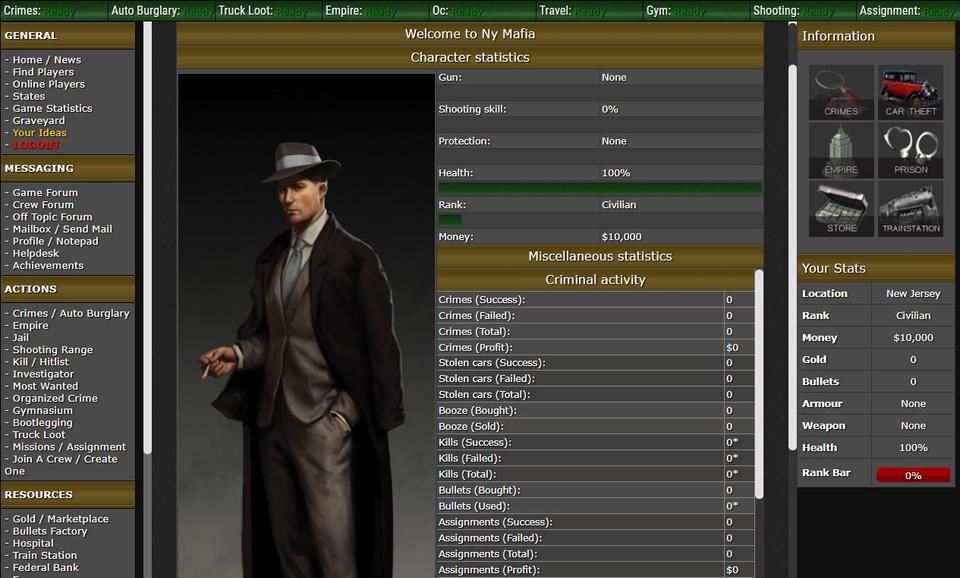This screenshot has height=578, width=960.
Task: Open the Store cash icon
Action: pos(841,208)
